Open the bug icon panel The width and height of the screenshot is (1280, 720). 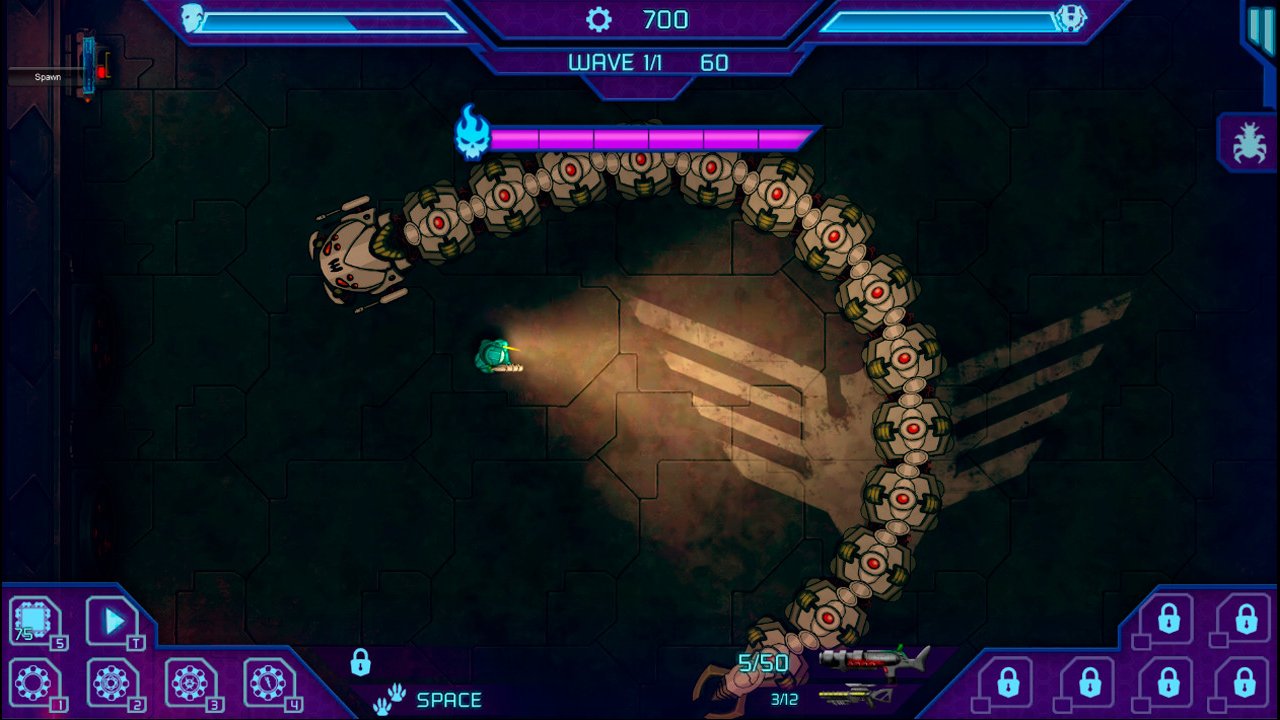[x=1246, y=143]
